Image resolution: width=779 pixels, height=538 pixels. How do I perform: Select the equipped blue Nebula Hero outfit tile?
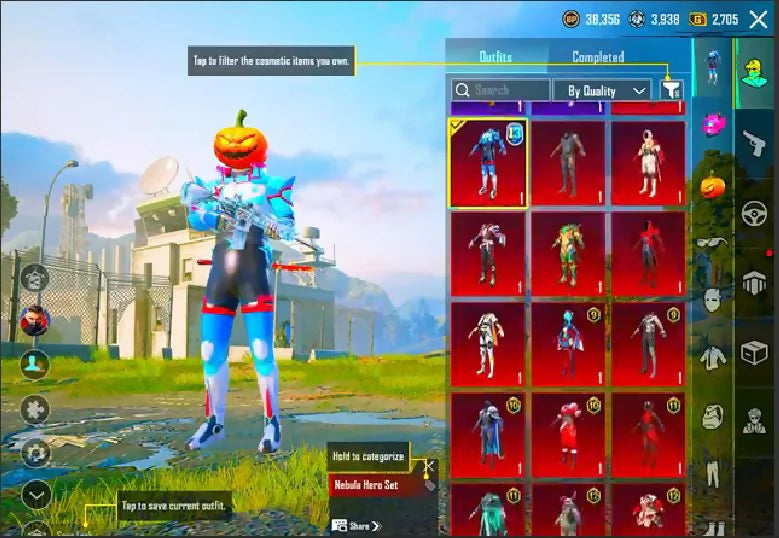click(x=488, y=165)
